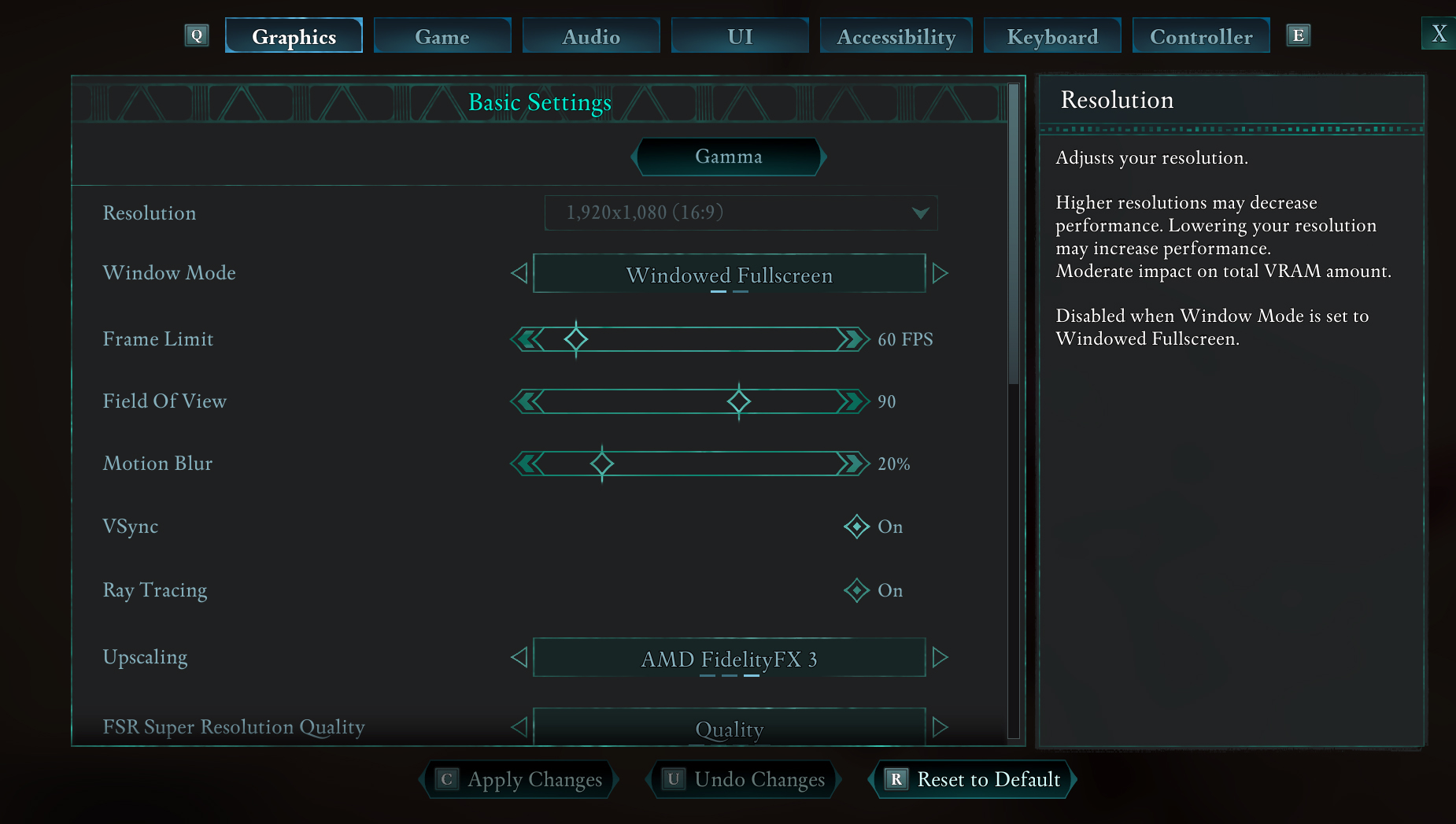Image resolution: width=1456 pixels, height=824 pixels.
Task: Choose the next Window Mode option
Action: point(940,274)
